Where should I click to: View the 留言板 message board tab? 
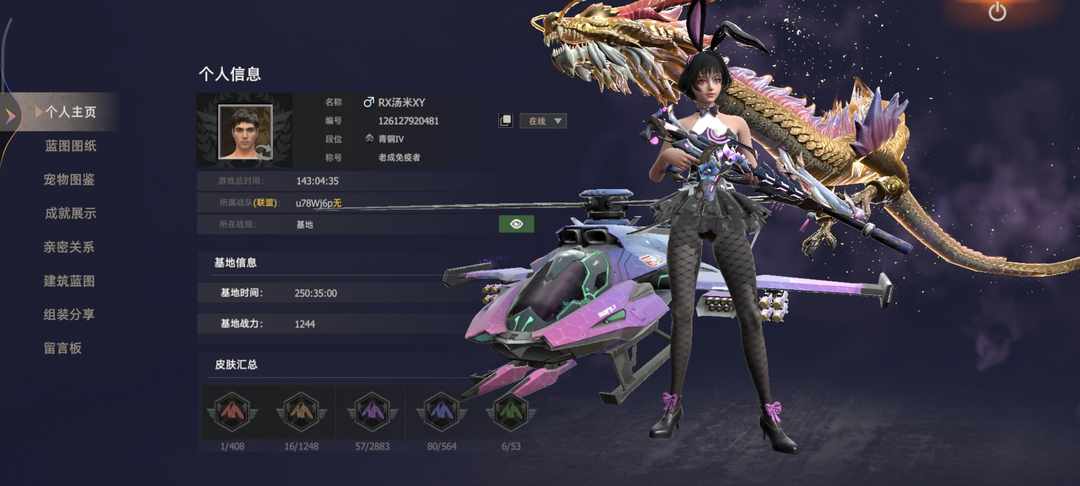point(63,348)
